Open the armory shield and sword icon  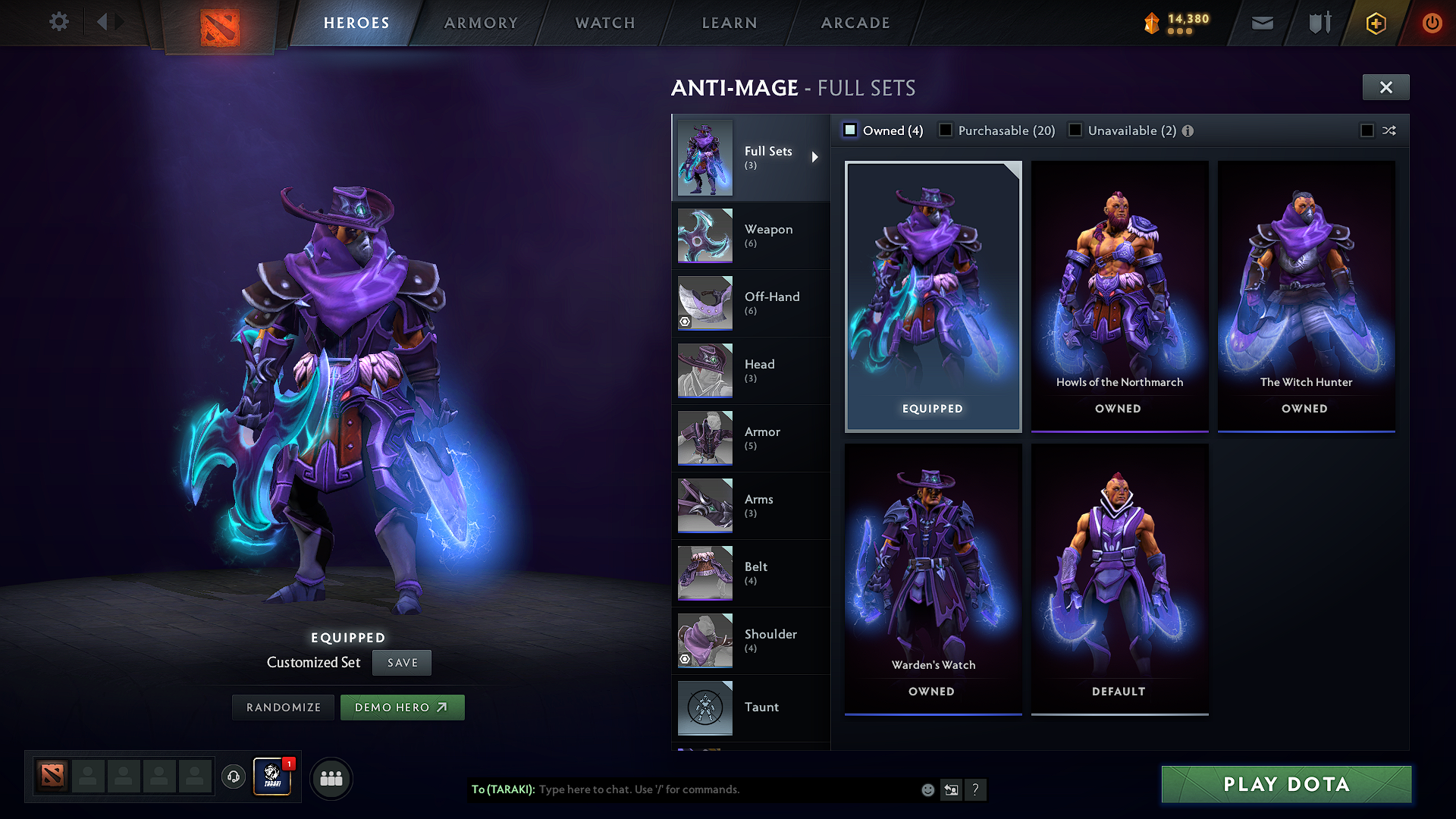pos(1319,23)
